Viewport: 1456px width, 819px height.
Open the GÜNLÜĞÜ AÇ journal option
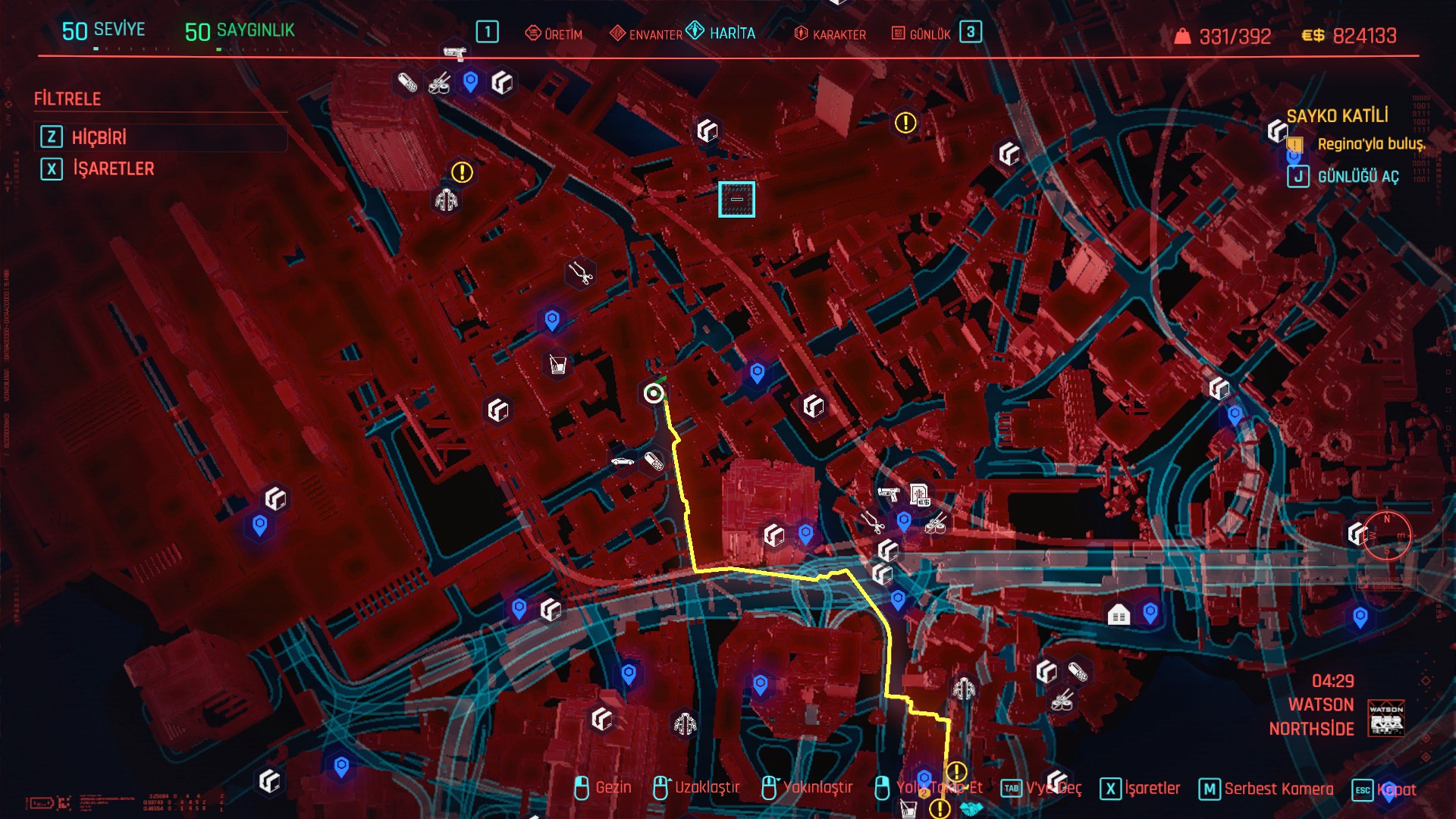[x=1357, y=177]
